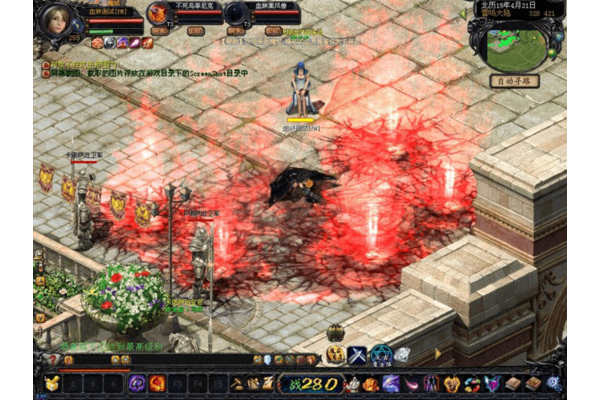Click the hexagram star icon above the hotbar

click(381, 354)
